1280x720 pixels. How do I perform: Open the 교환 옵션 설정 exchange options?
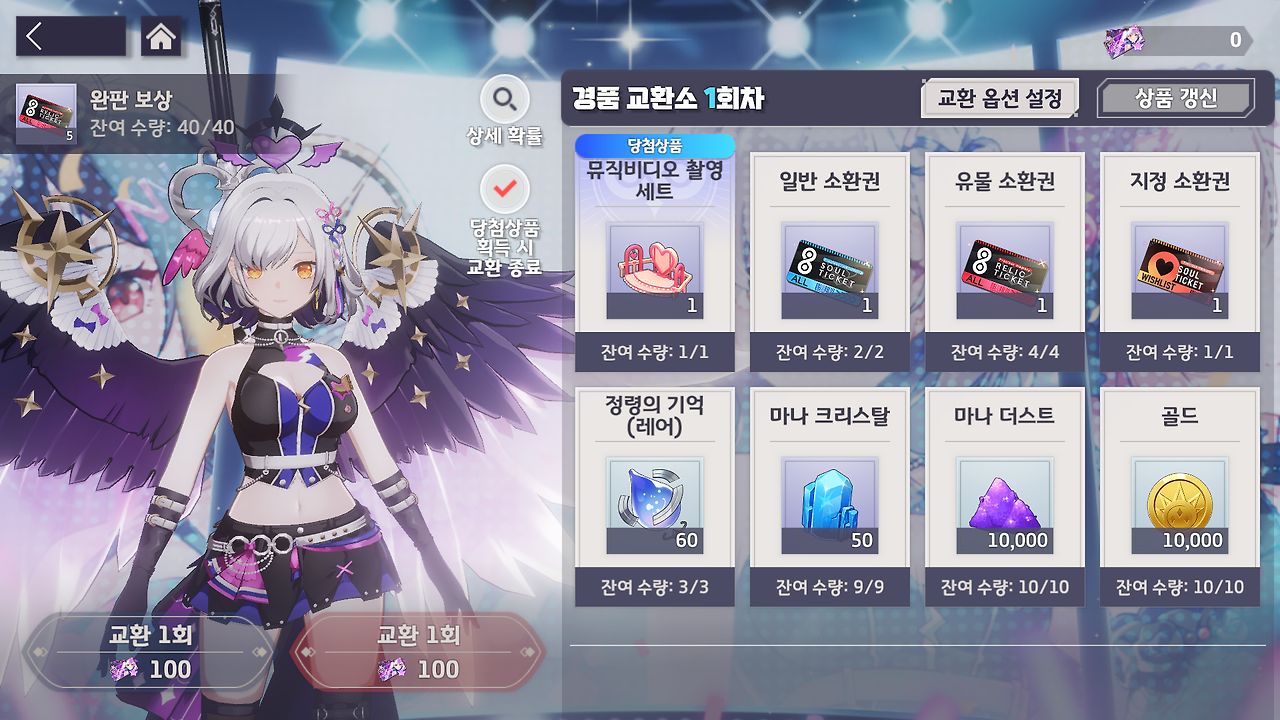click(x=999, y=97)
